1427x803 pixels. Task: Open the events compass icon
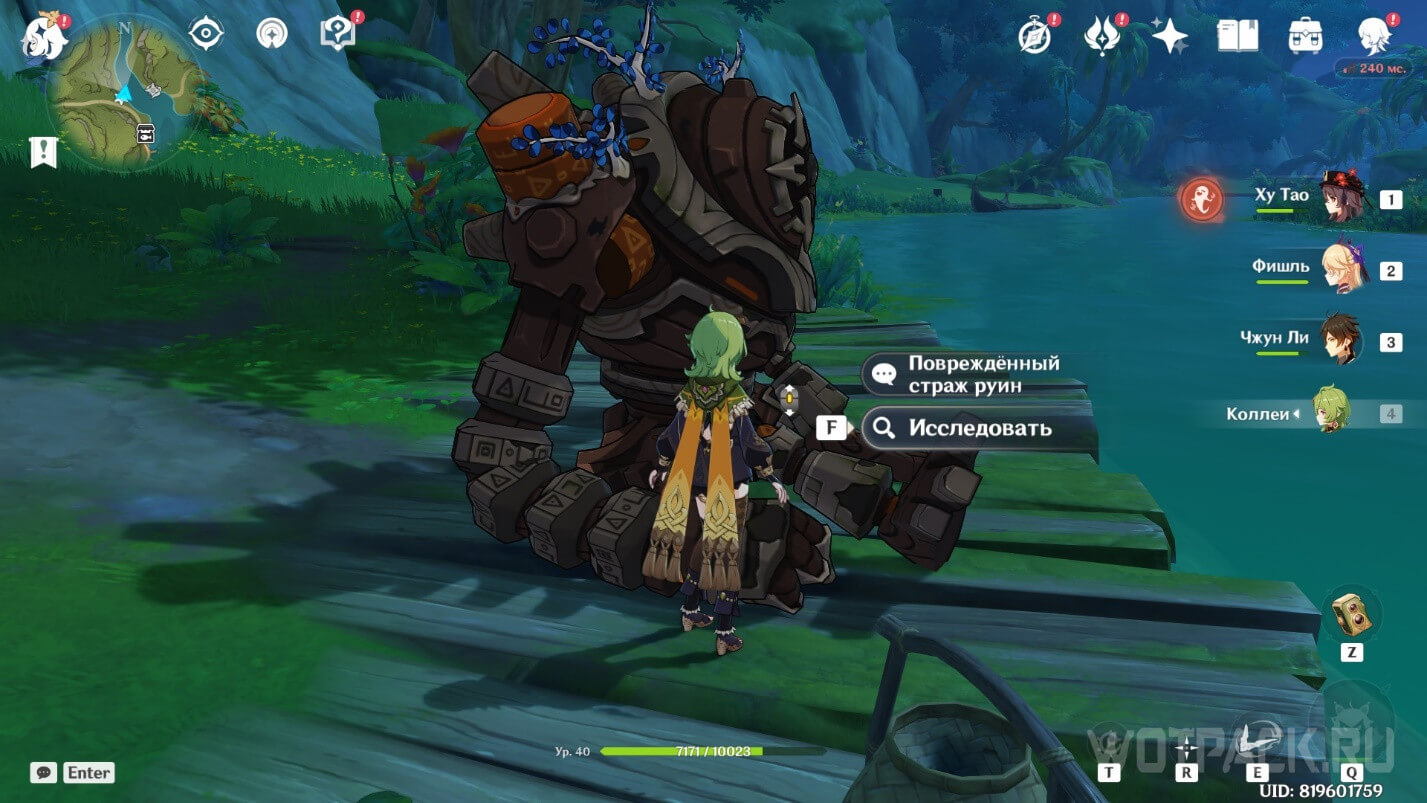[x=1034, y=36]
